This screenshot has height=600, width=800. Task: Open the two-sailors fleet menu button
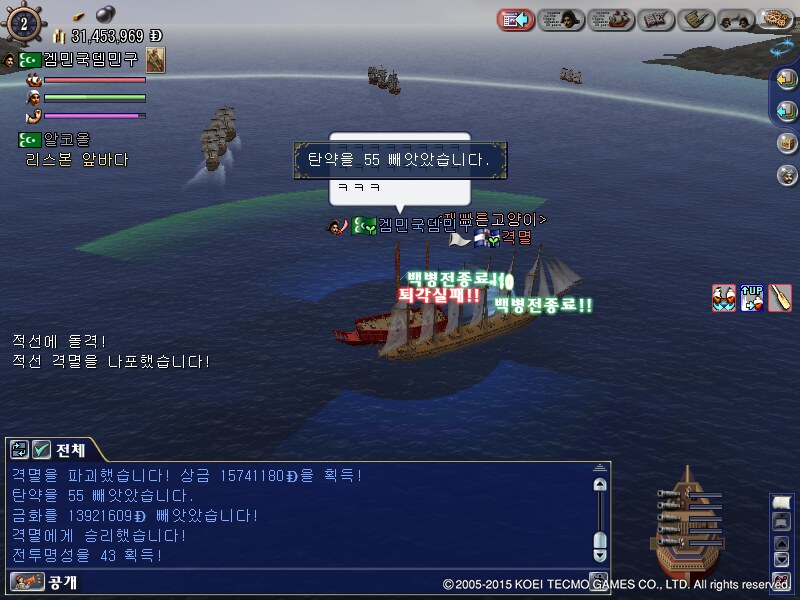737,19
